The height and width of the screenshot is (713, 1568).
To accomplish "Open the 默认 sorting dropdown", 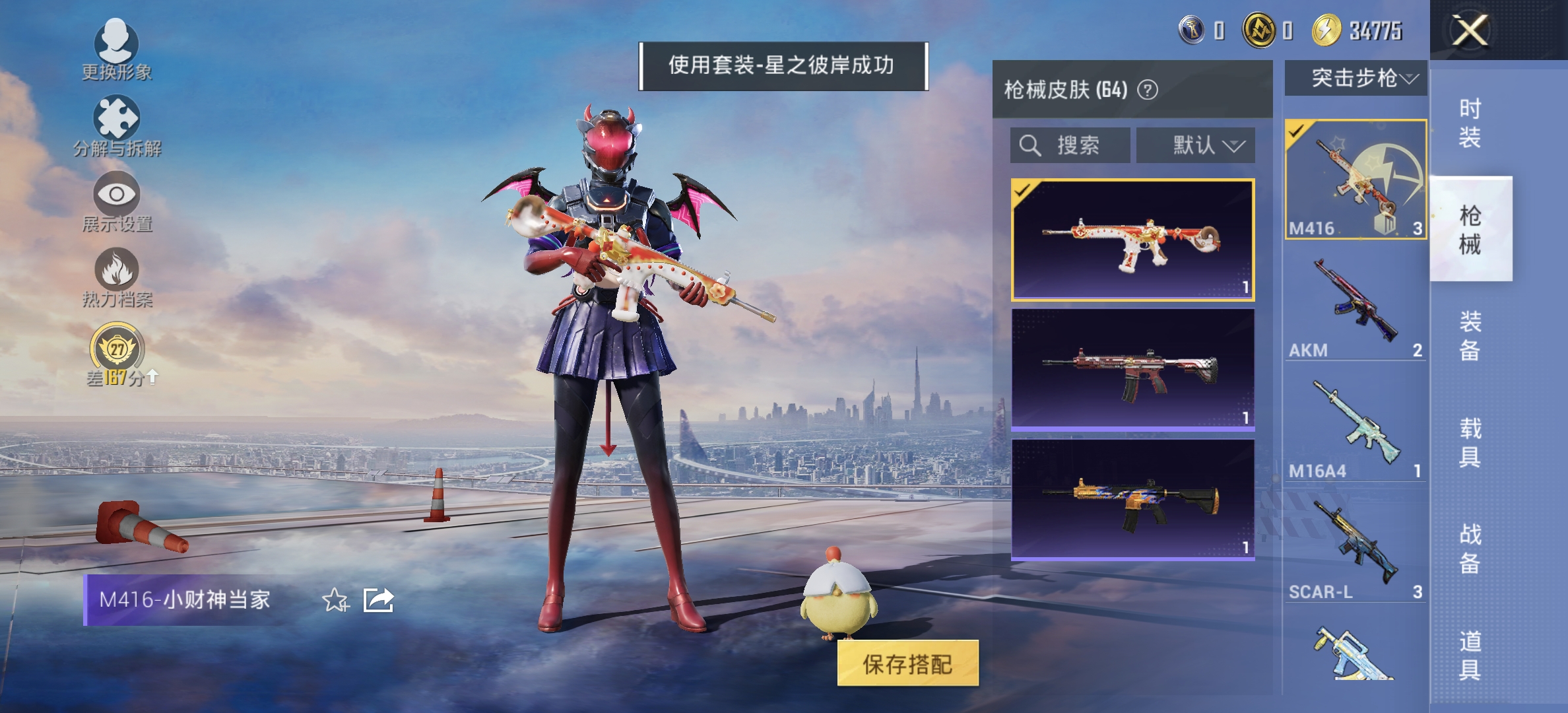I will (x=1197, y=146).
